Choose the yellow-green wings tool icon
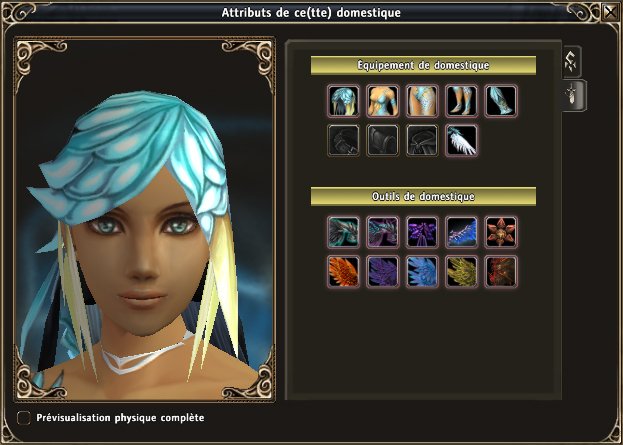The height and width of the screenshot is (445, 623). [460, 271]
